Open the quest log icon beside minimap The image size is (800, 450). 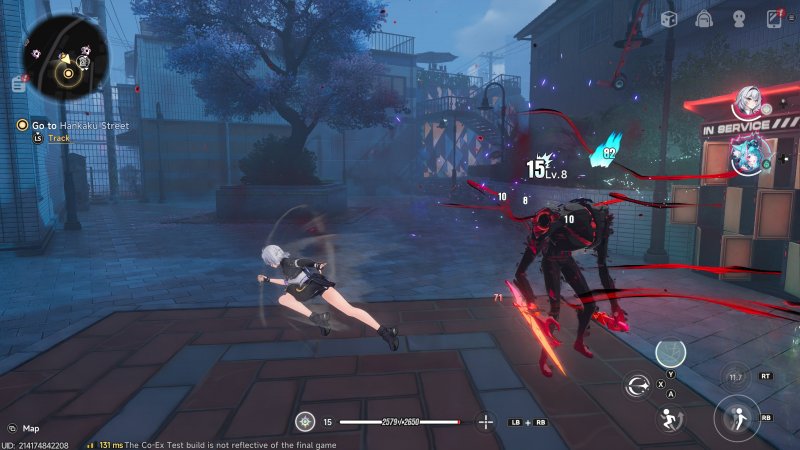pyautogui.click(x=19, y=87)
